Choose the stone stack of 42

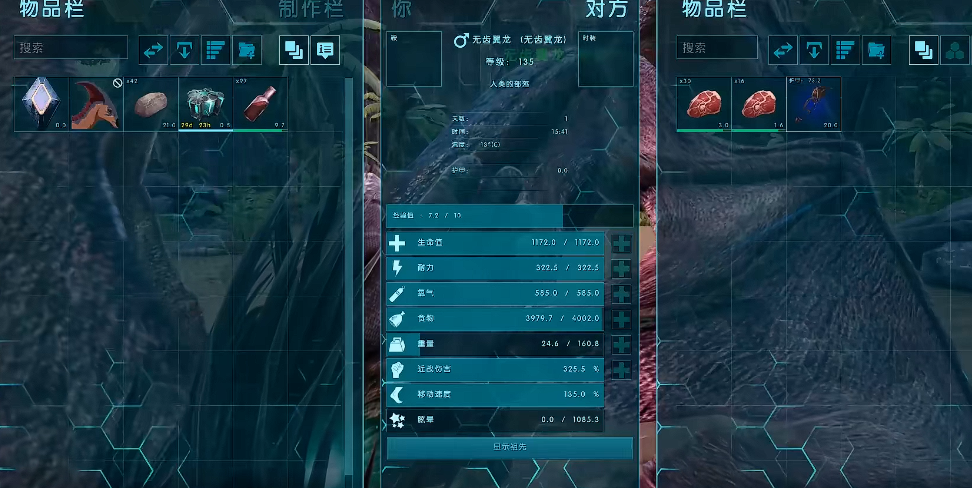pos(151,104)
